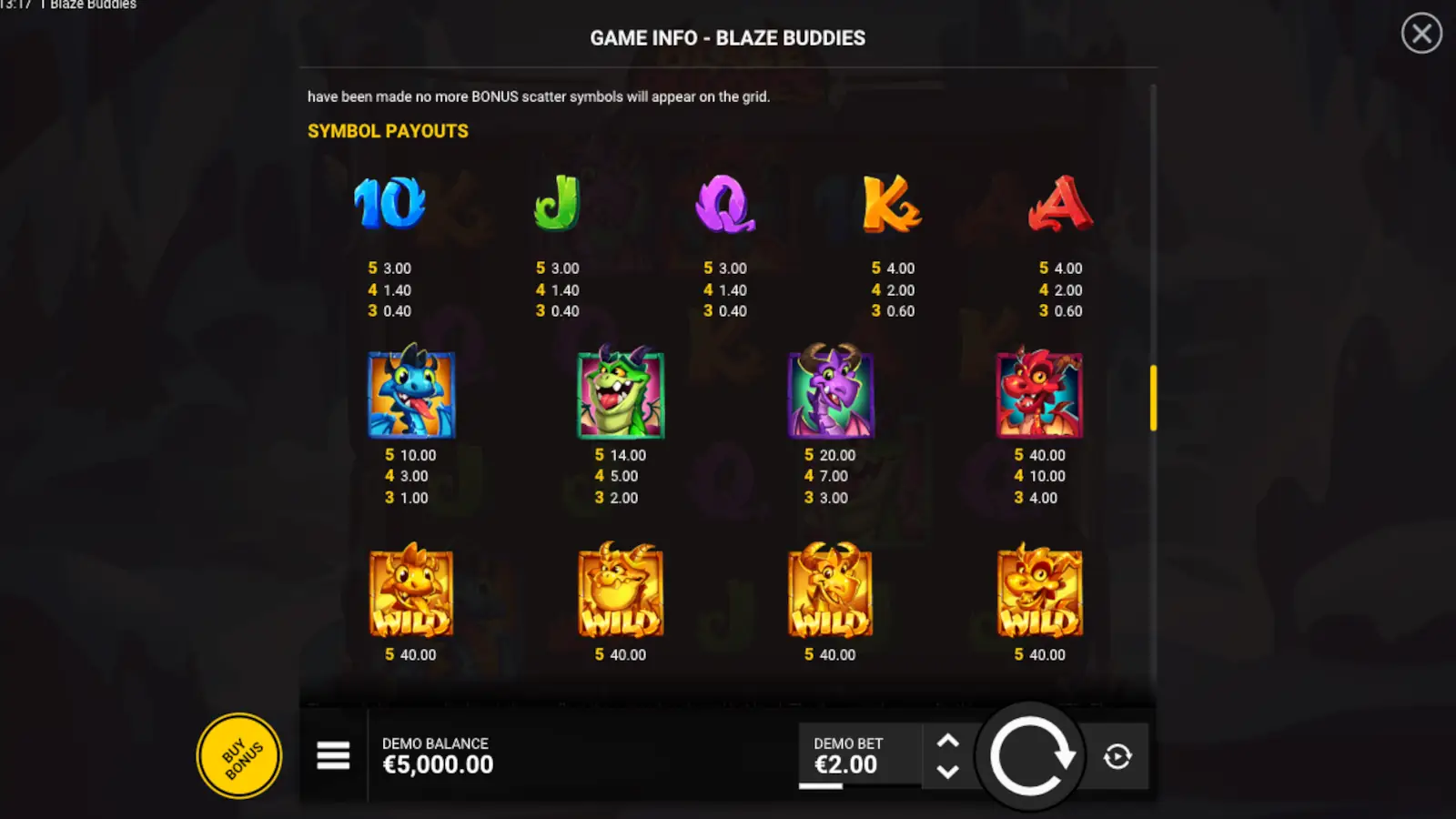Image resolution: width=1456 pixels, height=819 pixels.
Task: Select the blue dragon symbol in payouts
Action: tap(411, 394)
